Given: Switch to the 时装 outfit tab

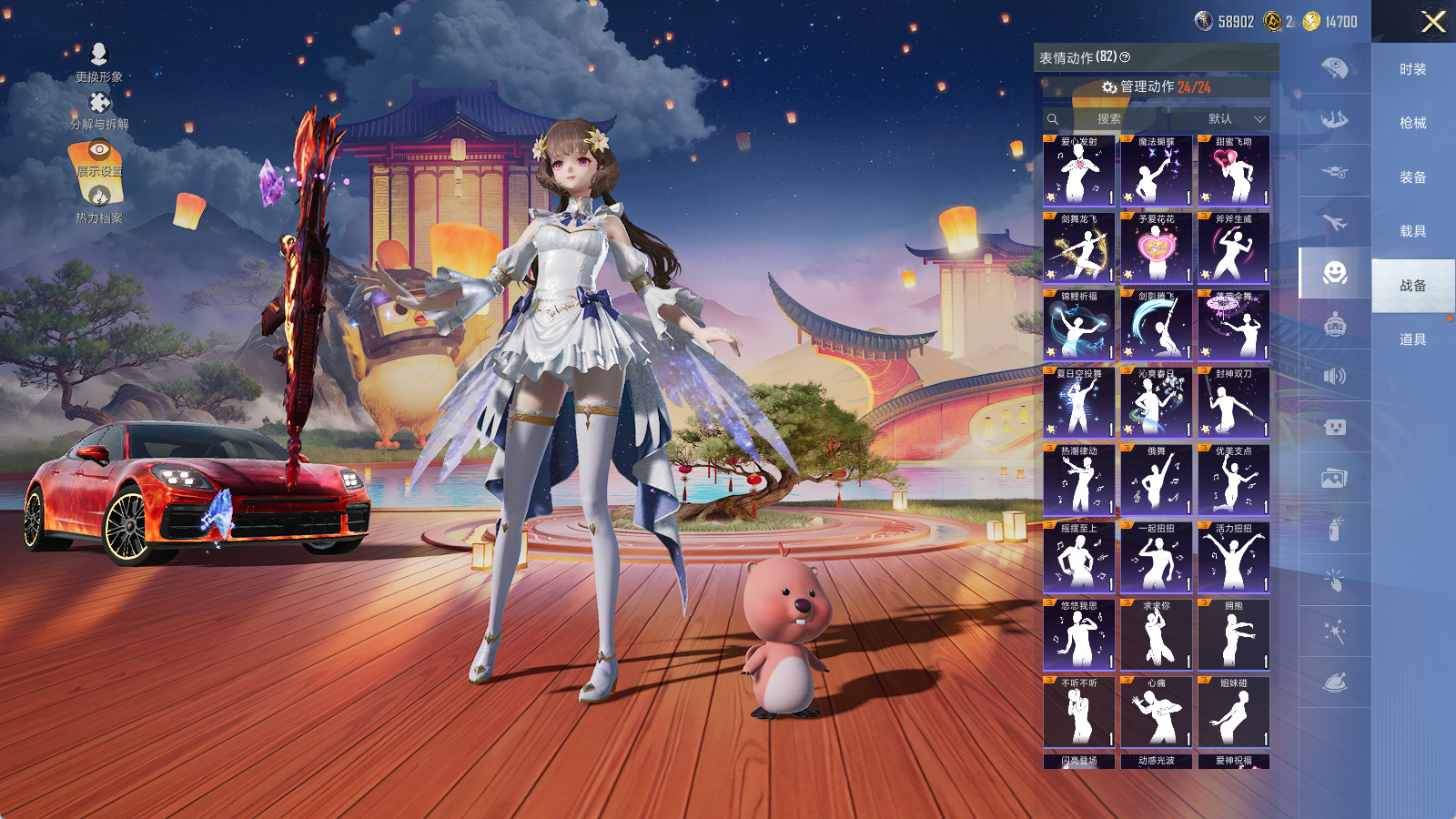Looking at the screenshot, I should coord(1412,69).
